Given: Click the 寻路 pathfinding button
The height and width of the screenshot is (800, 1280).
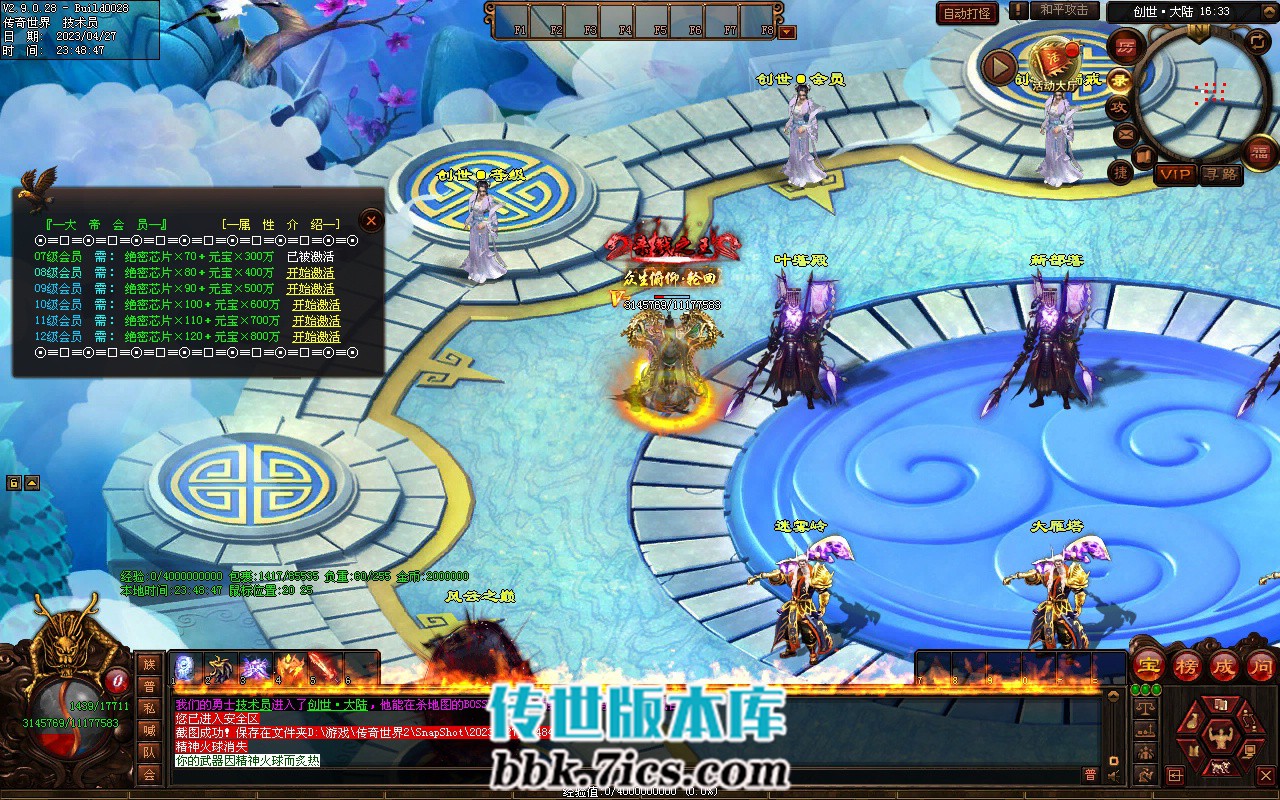Looking at the screenshot, I should click(1221, 174).
